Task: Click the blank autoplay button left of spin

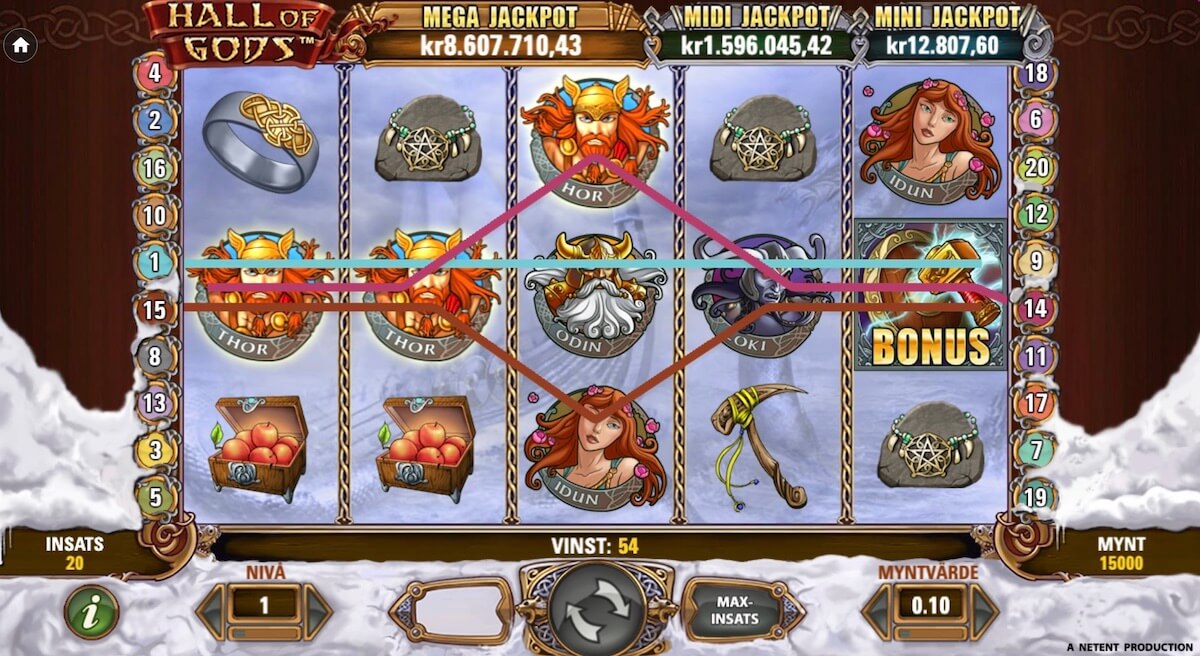Action: (x=452, y=609)
